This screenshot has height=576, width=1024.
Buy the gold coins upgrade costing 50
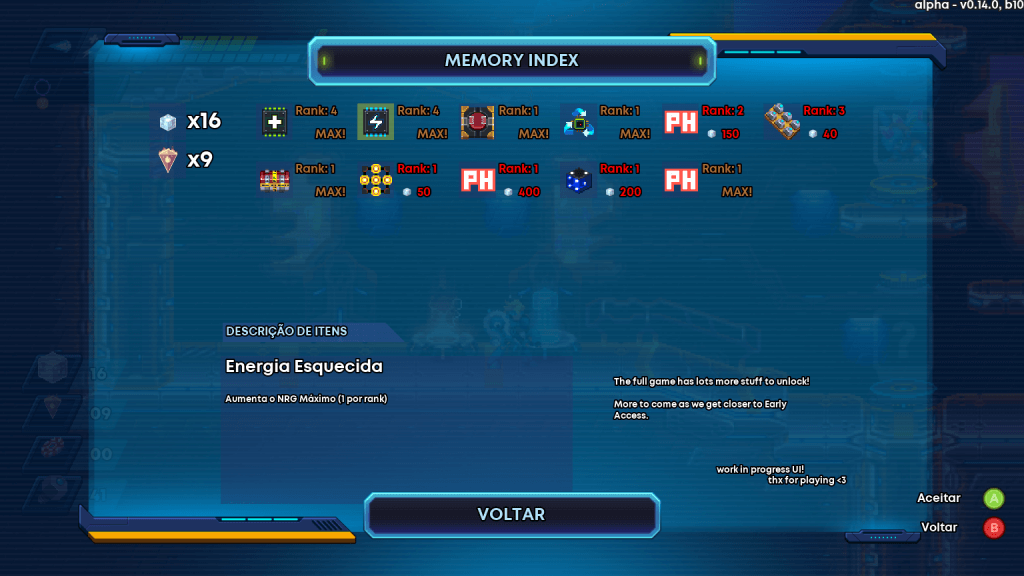[376, 180]
